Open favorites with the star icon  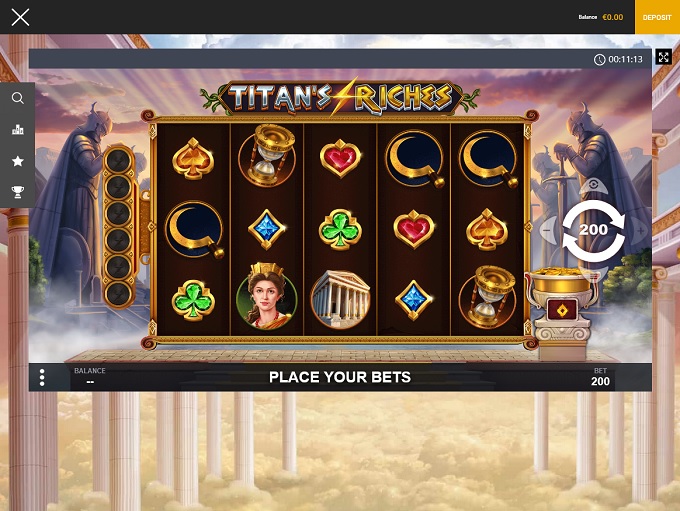[x=18, y=160]
